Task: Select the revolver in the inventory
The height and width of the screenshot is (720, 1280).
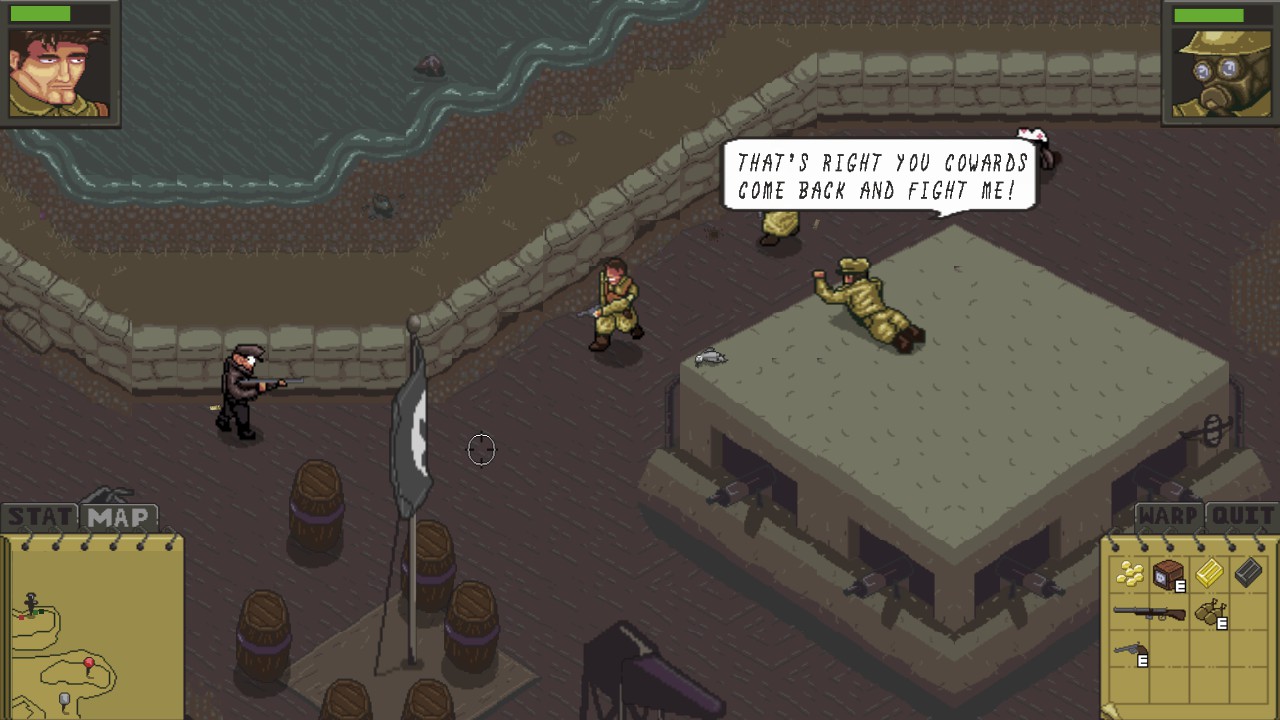Action: pyautogui.click(x=1129, y=648)
